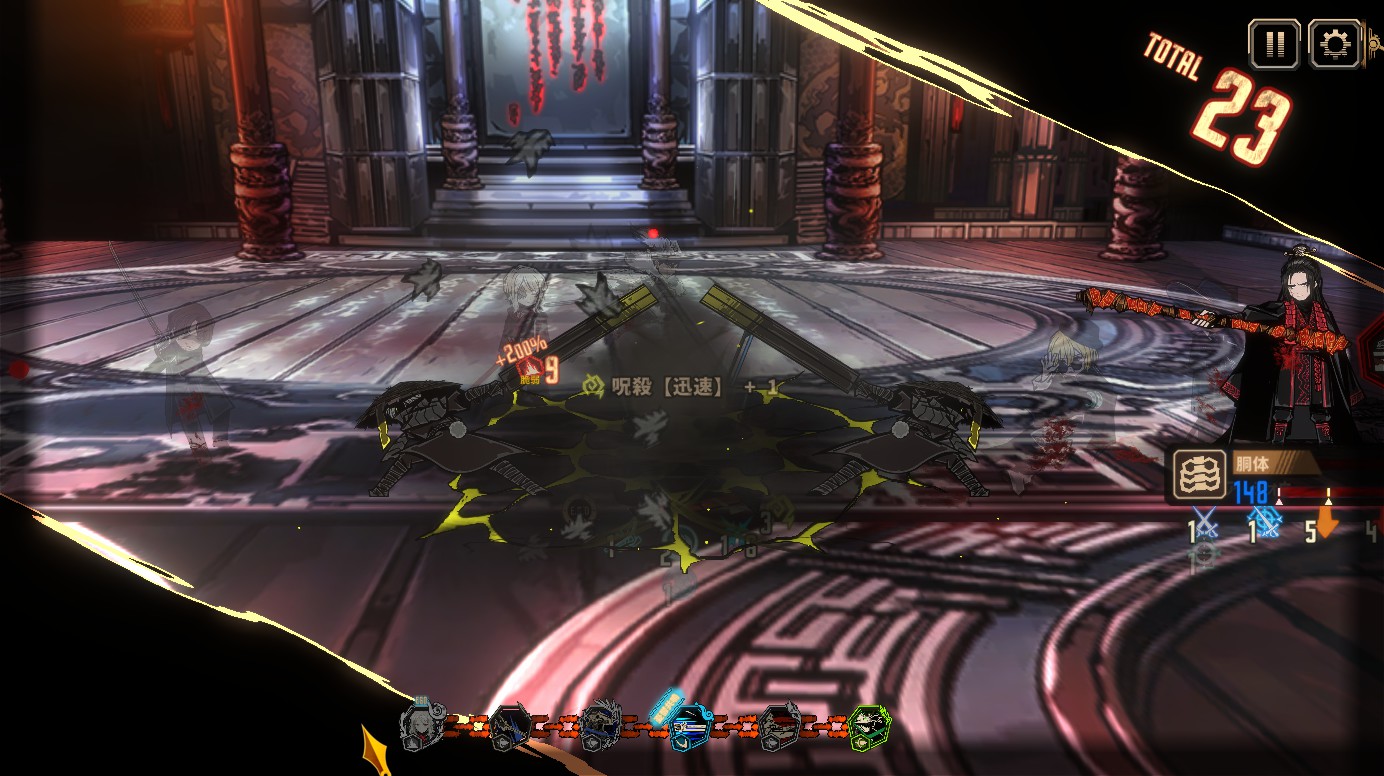Pause the battle
This screenshot has width=1384, height=776.
click(1274, 44)
